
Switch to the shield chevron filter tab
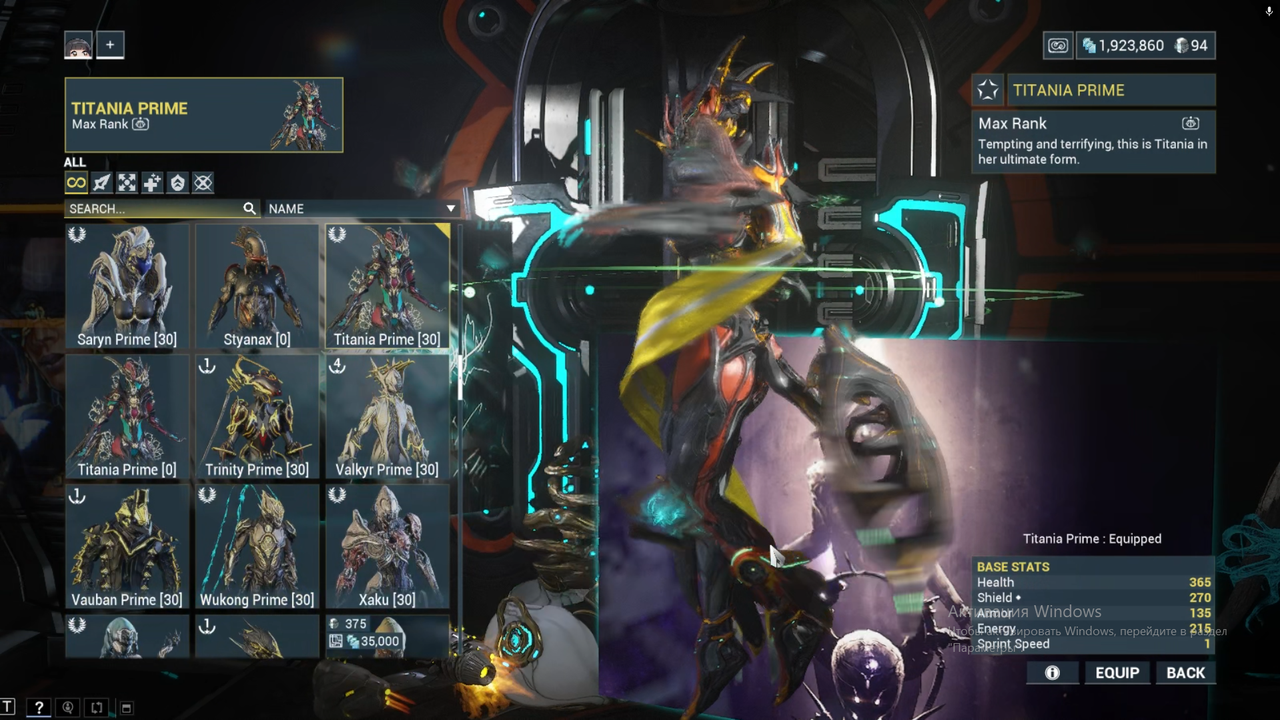(x=177, y=183)
